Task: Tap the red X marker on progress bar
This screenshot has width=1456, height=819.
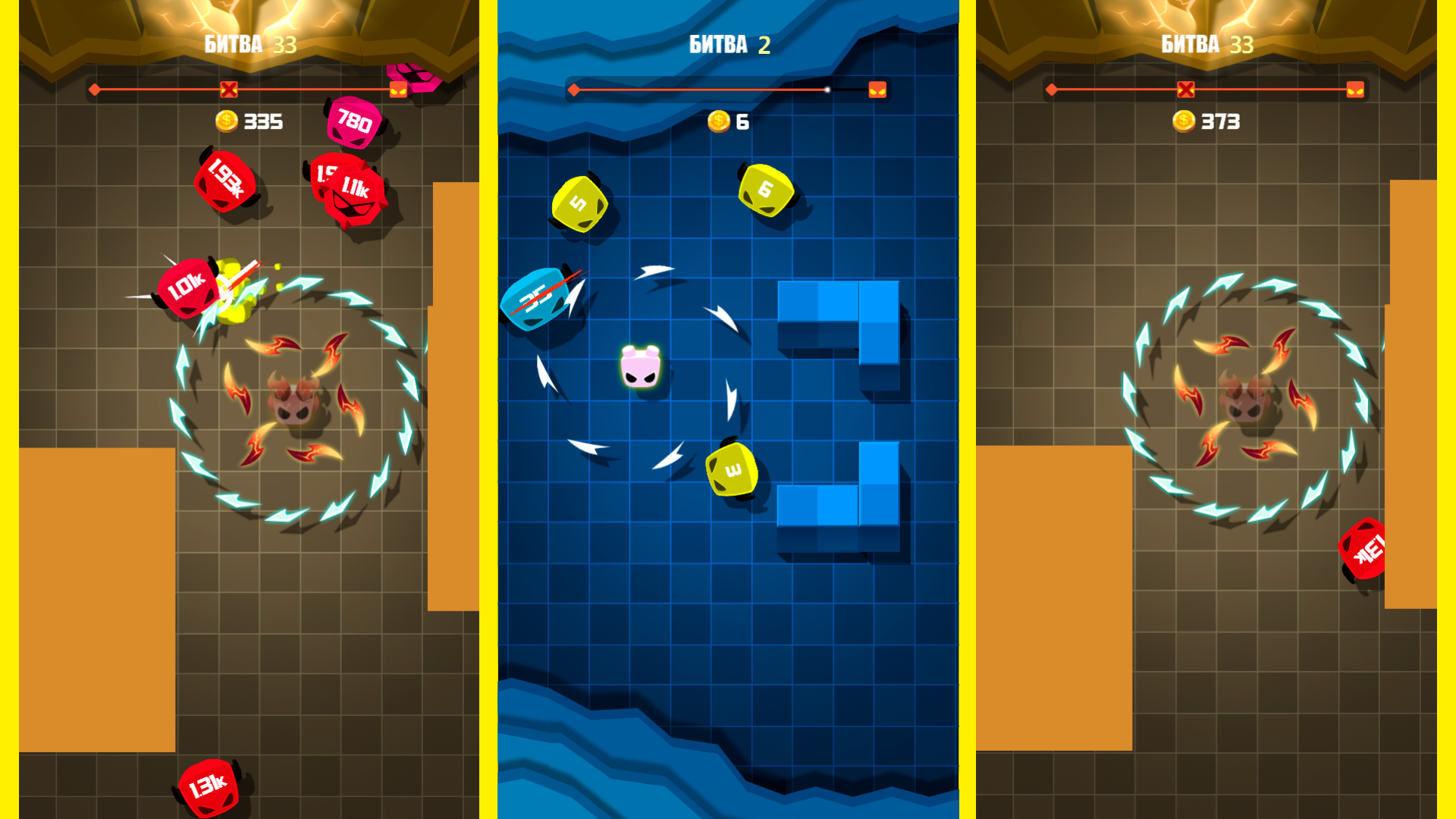Action: (230, 89)
